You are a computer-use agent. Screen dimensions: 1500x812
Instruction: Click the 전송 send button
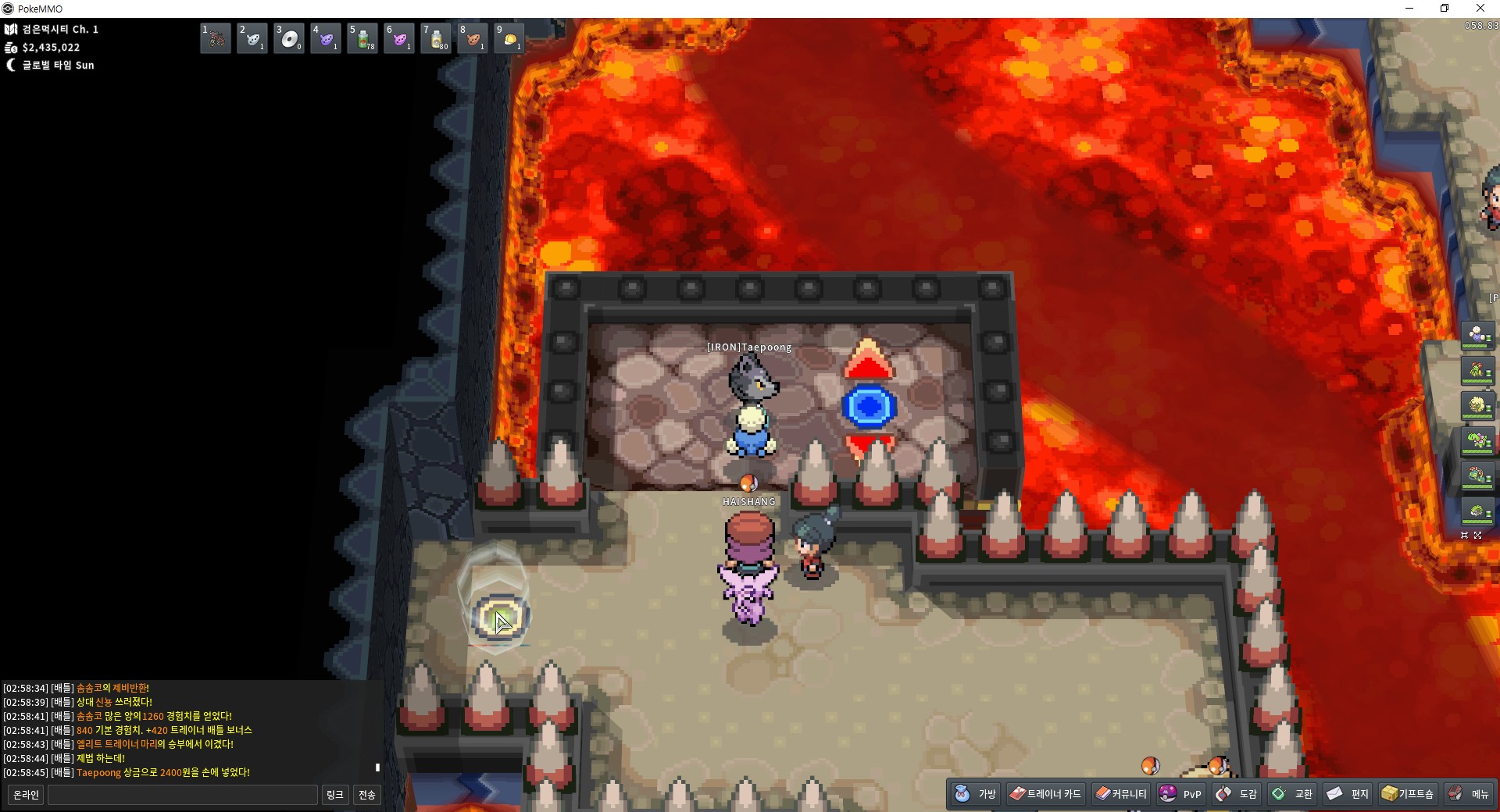367,795
